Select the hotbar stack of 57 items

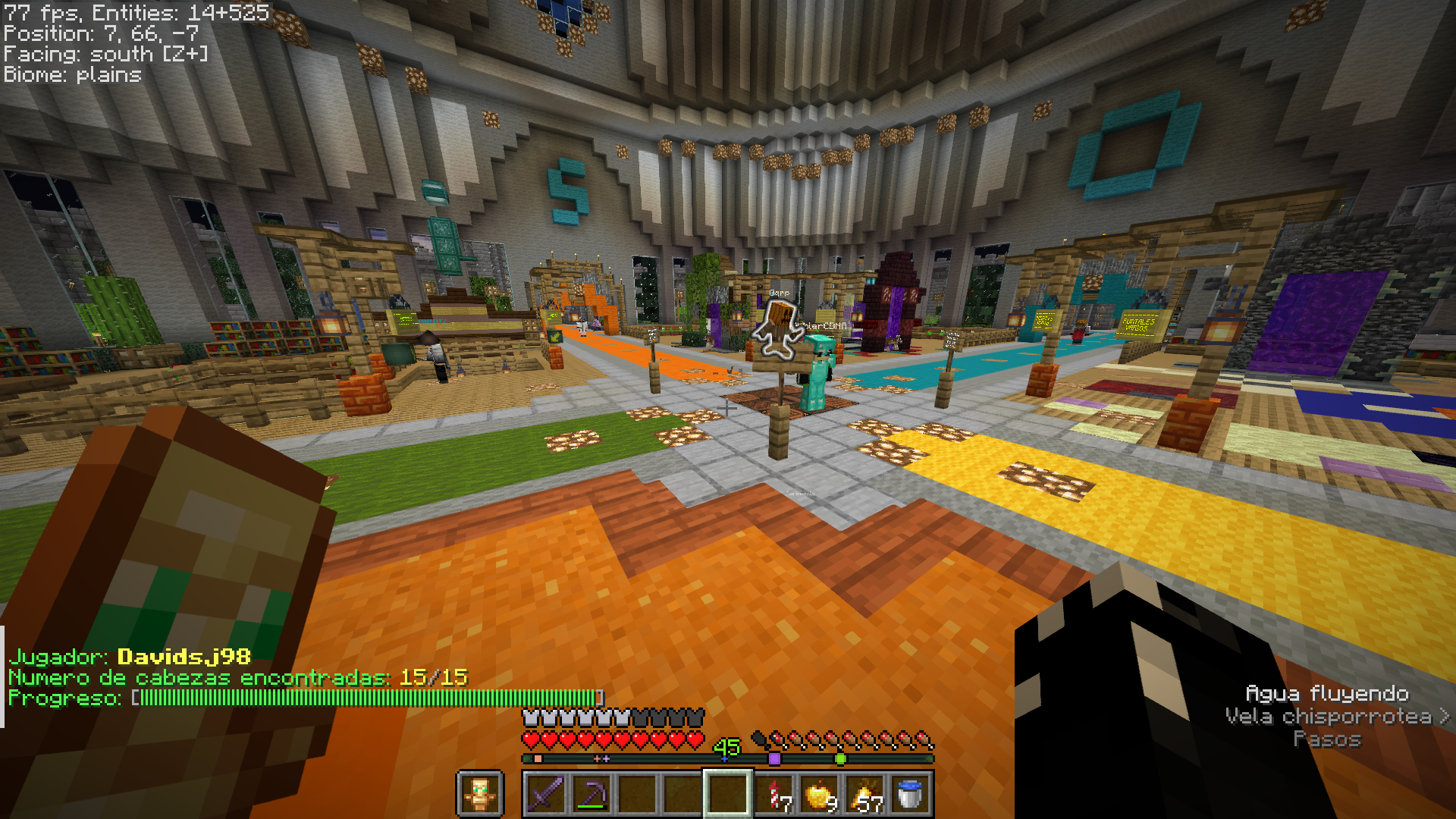coord(865,794)
